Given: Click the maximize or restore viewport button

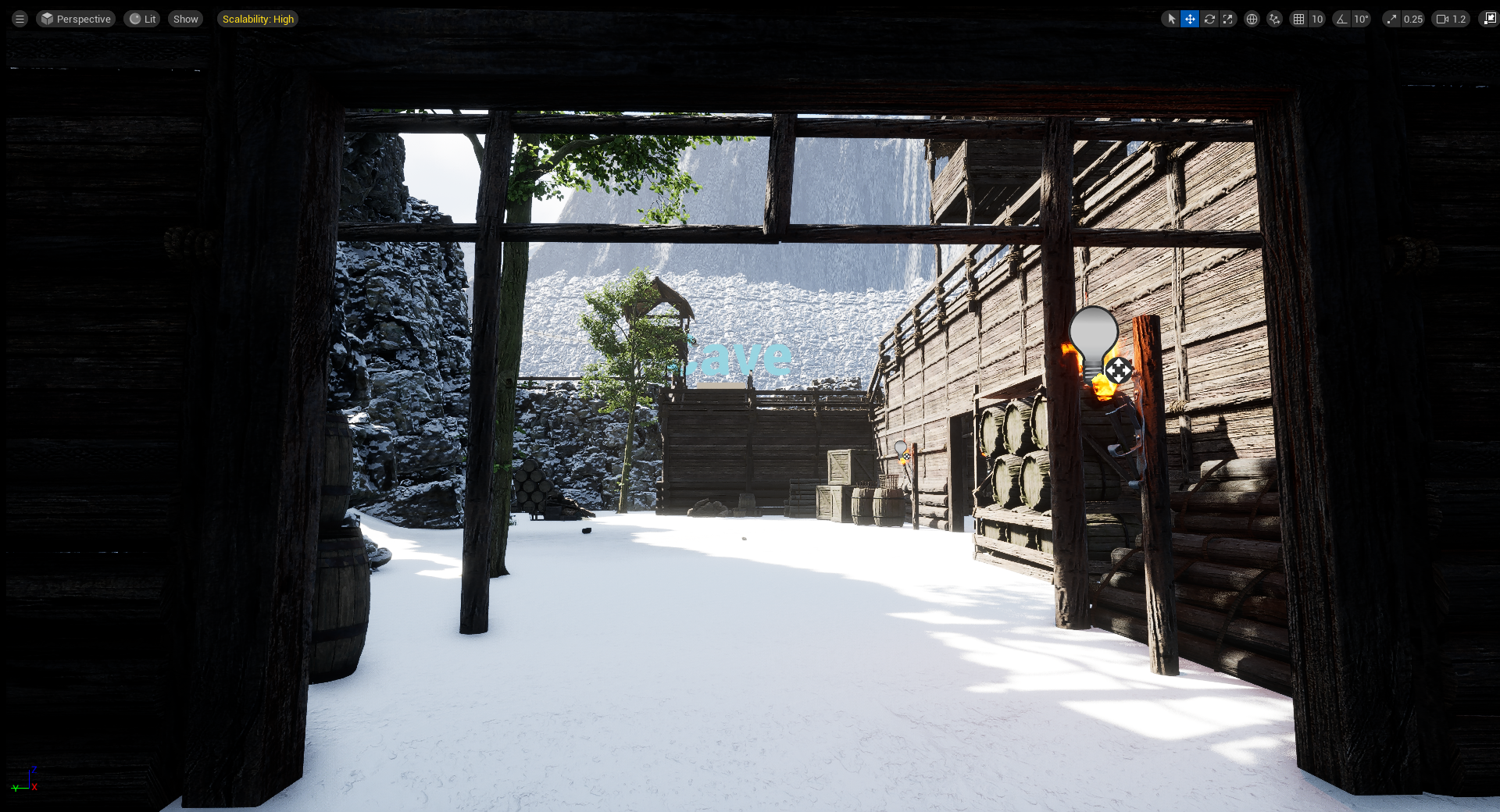Looking at the screenshot, I should pyautogui.click(x=1489, y=19).
